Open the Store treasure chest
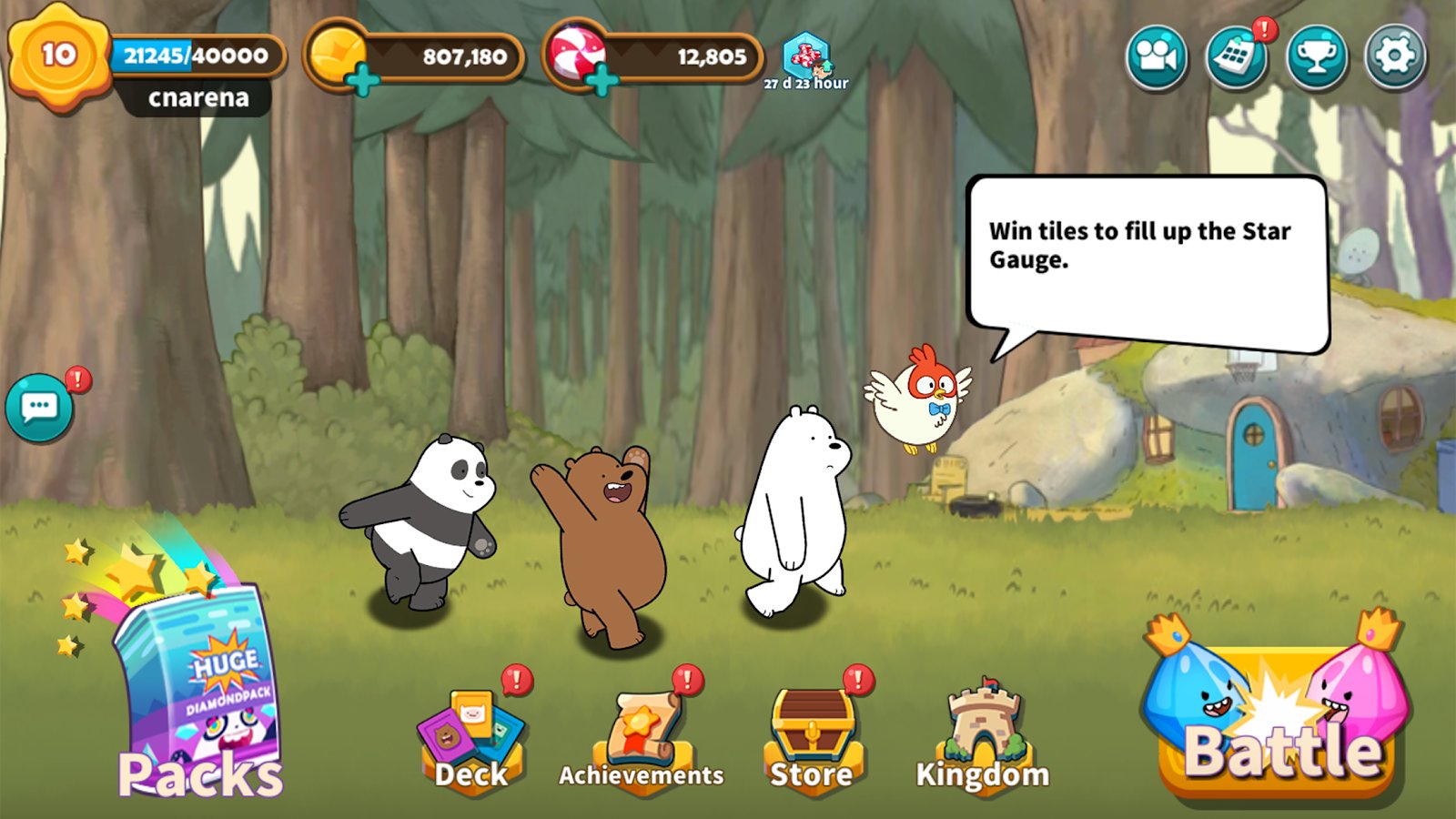Viewport: 1456px width, 819px height. 812,737
